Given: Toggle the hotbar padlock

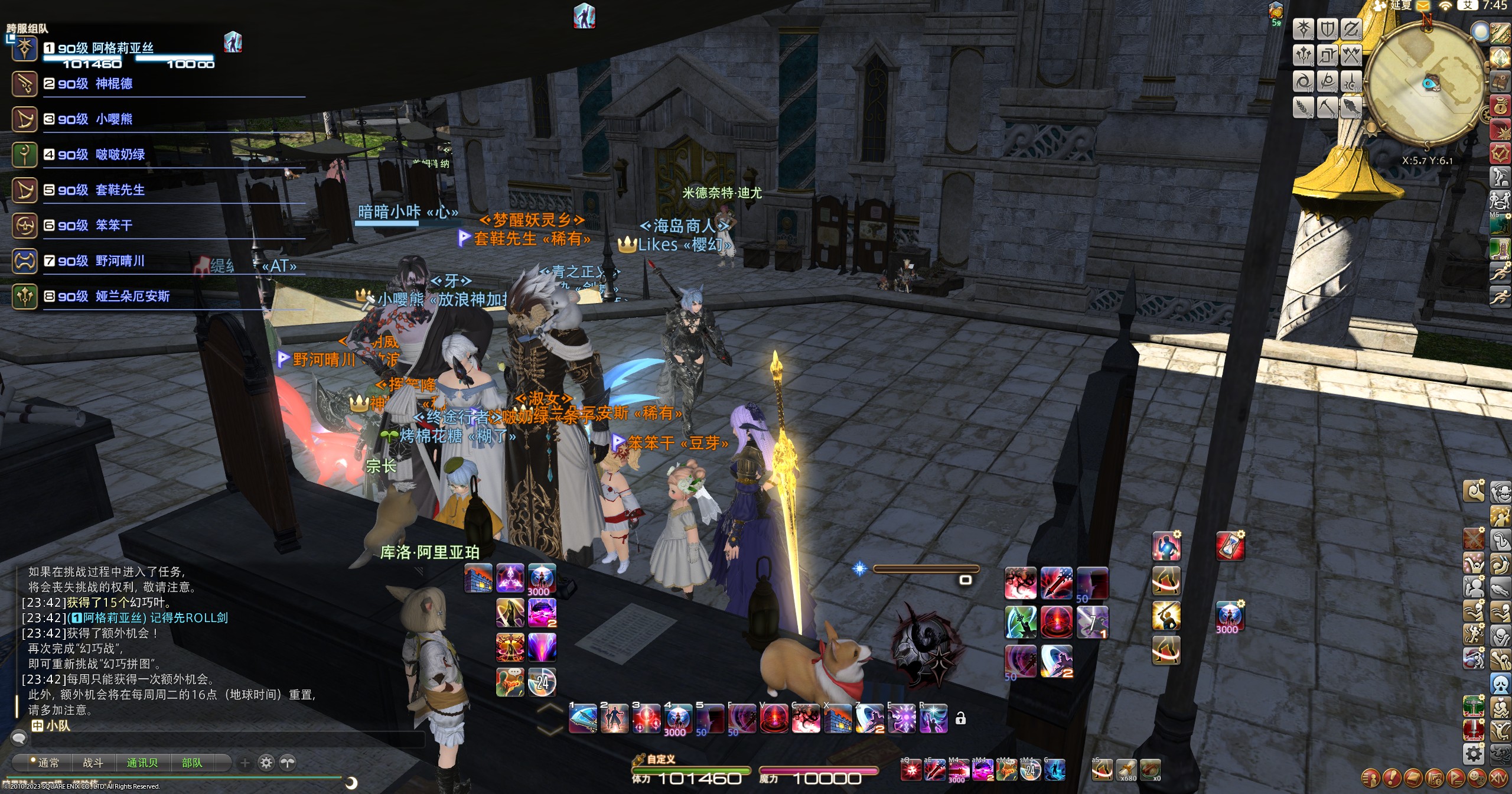Looking at the screenshot, I should 960,718.
